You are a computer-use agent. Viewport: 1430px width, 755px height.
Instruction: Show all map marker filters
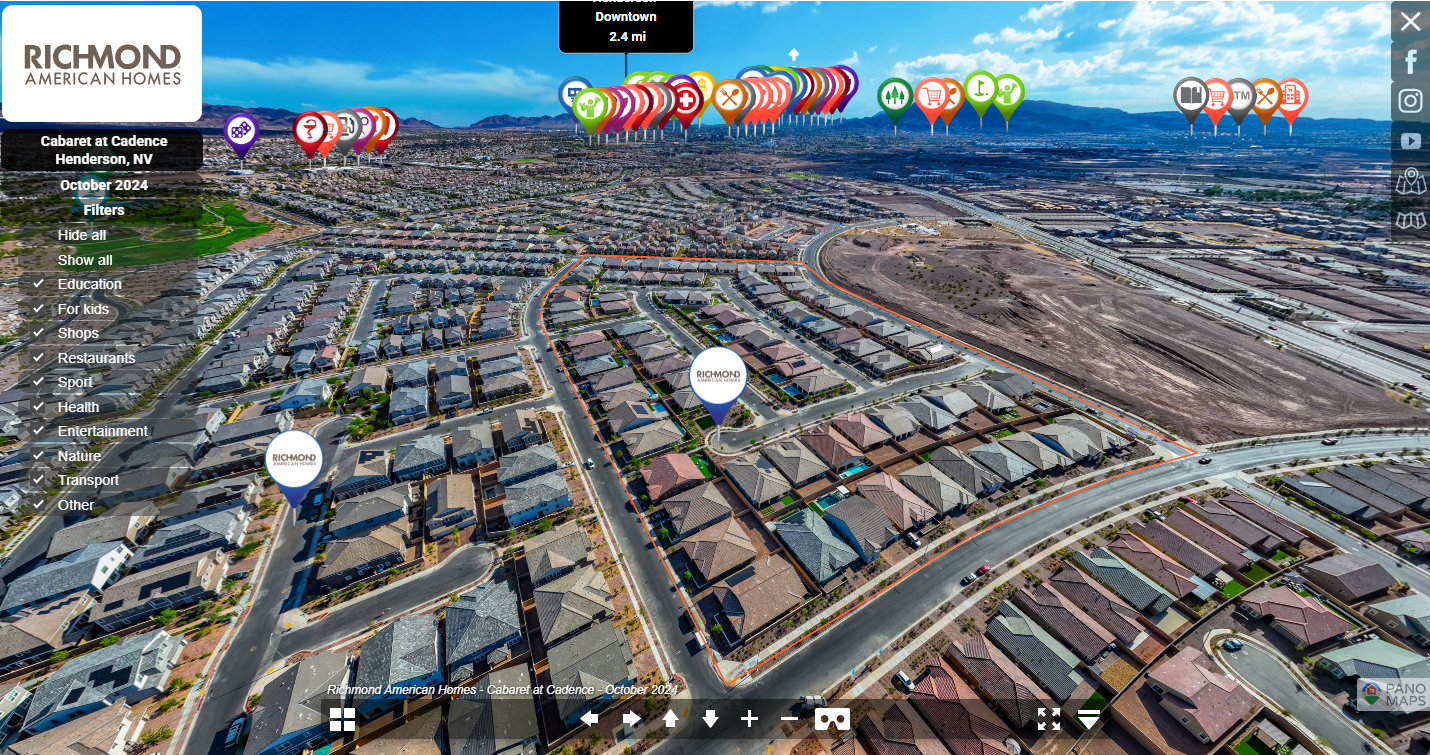tap(85, 260)
